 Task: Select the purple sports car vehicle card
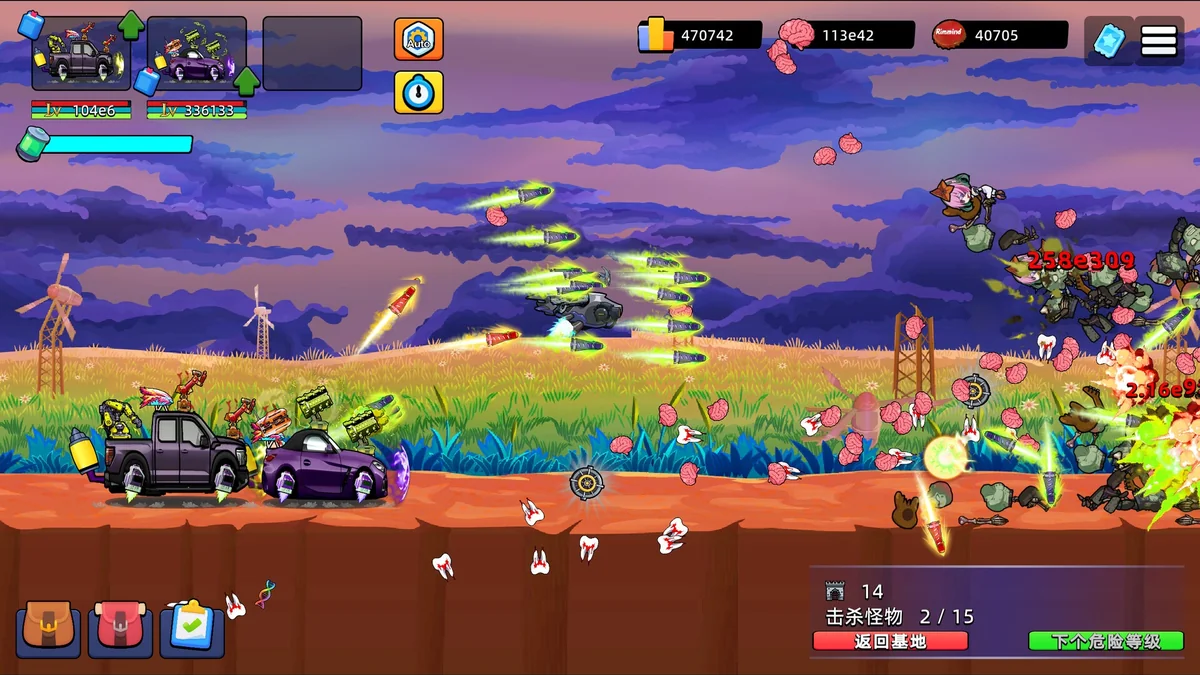click(196, 54)
